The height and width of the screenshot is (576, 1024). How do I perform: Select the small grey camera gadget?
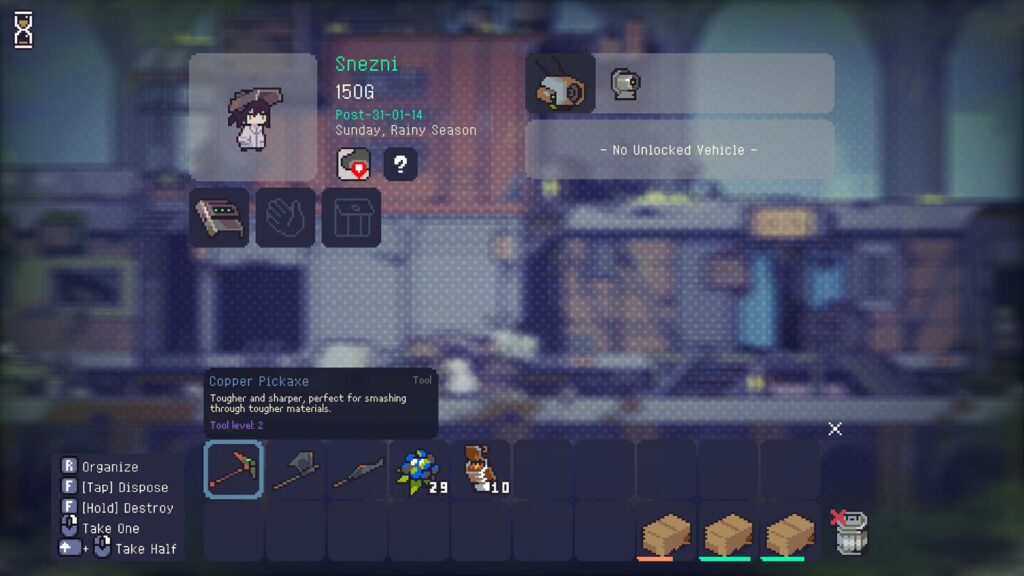point(625,84)
